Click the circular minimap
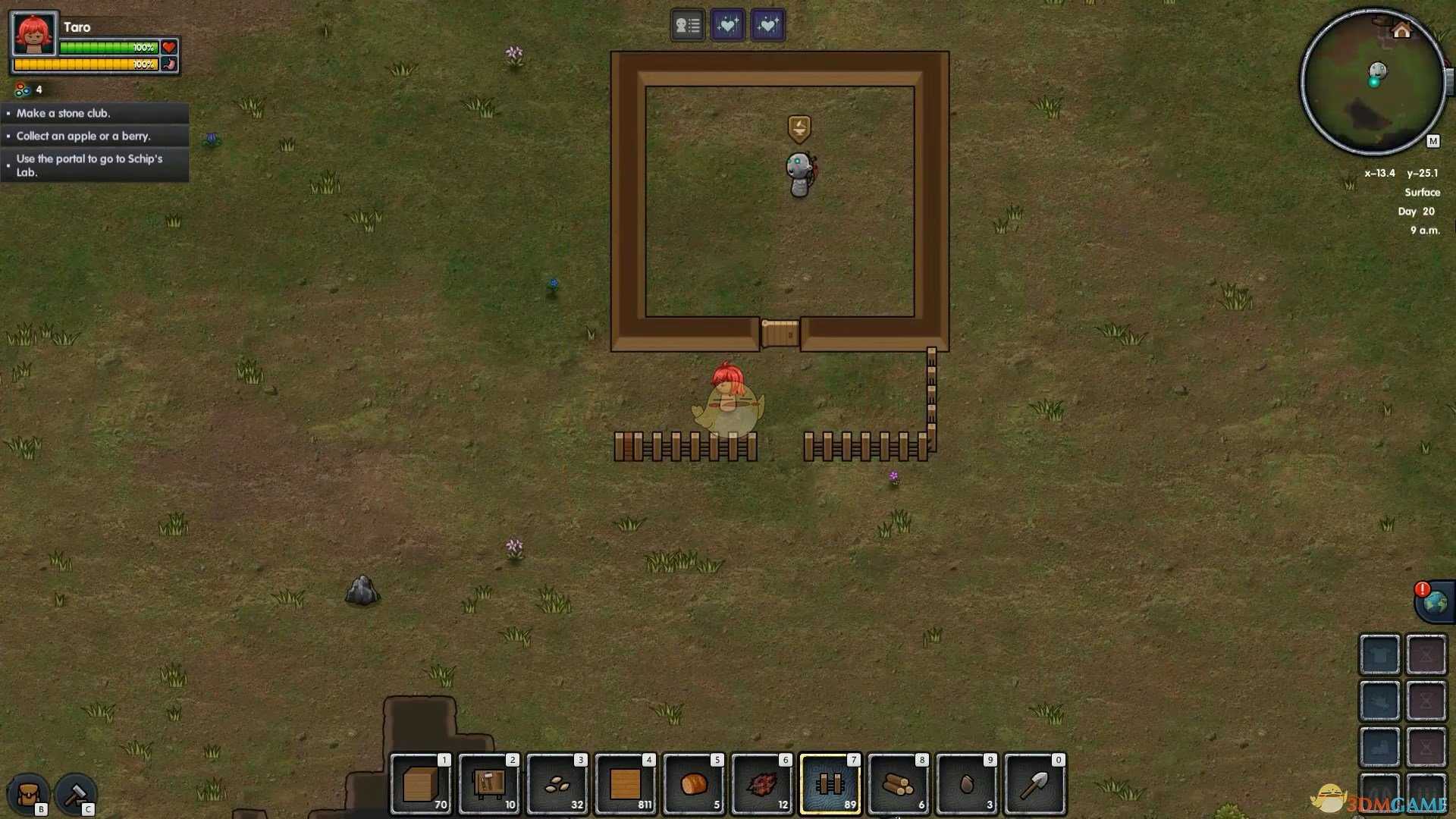Screen dimensions: 1456x819 pos(1372,82)
